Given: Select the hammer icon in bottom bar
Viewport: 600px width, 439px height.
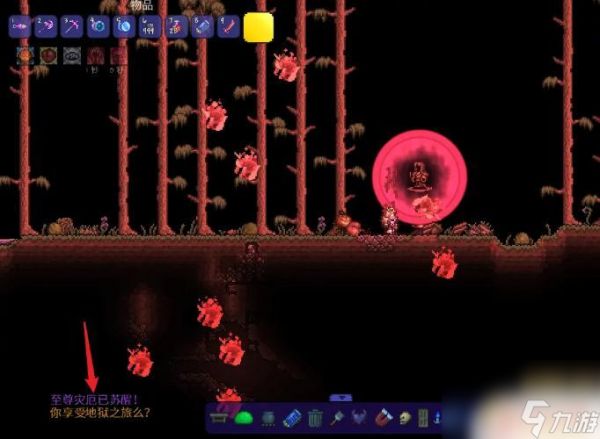Looking at the screenshot, I should tap(338, 418).
